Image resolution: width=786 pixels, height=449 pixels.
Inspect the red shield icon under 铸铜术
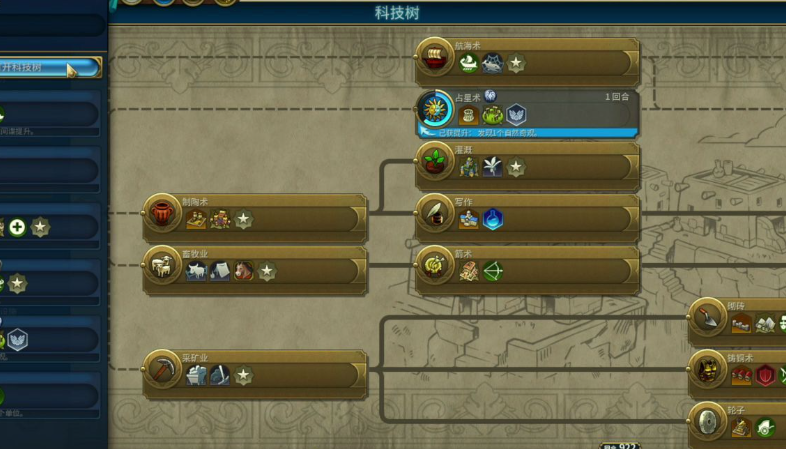pyautogui.click(x=766, y=375)
